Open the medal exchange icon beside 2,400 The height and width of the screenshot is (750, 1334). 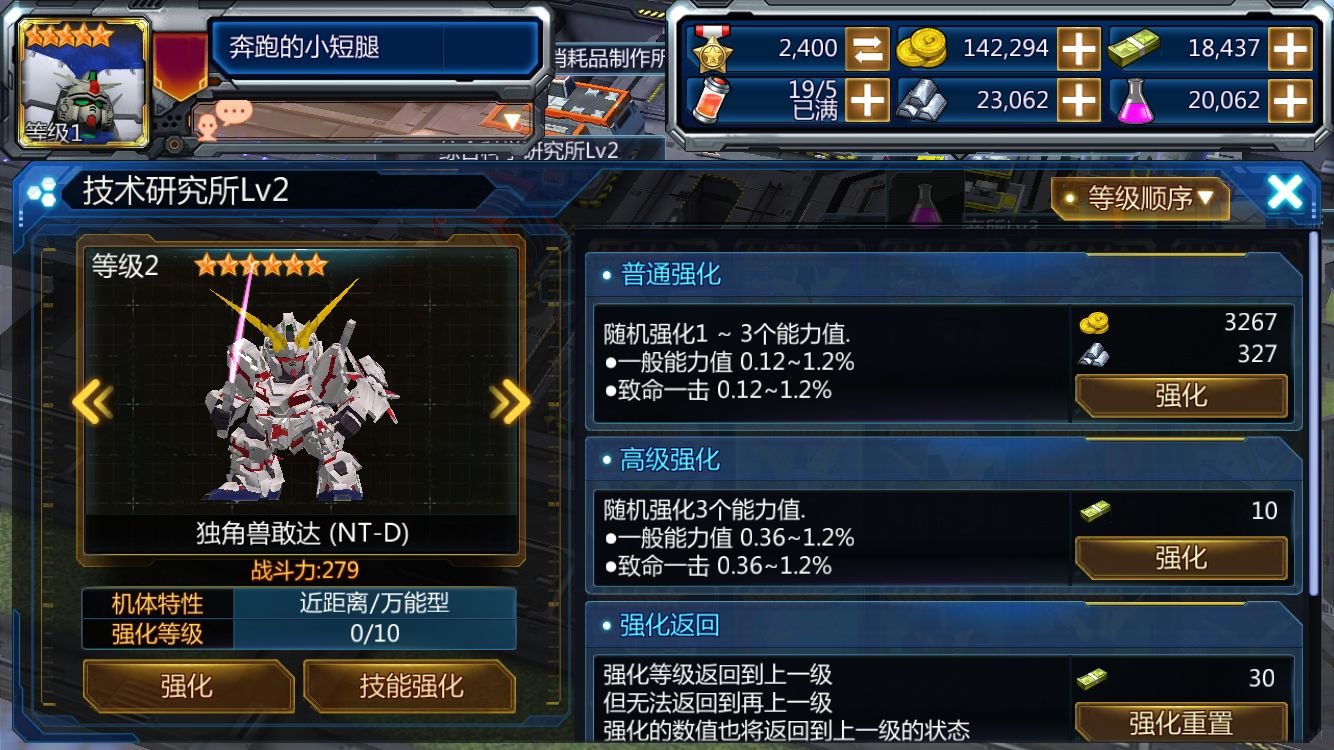(x=862, y=47)
